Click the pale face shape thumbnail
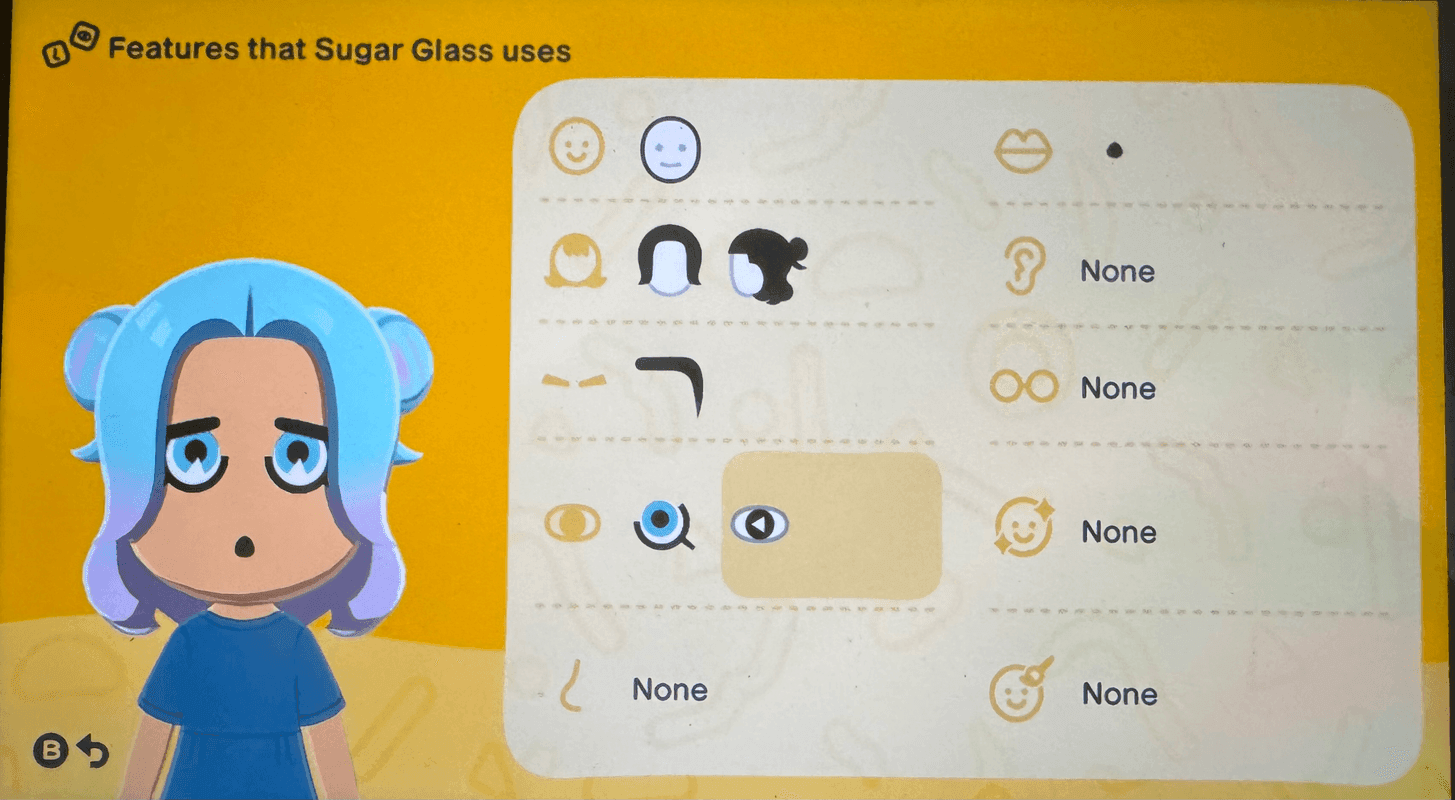1455x800 pixels. click(x=672, y=149)
